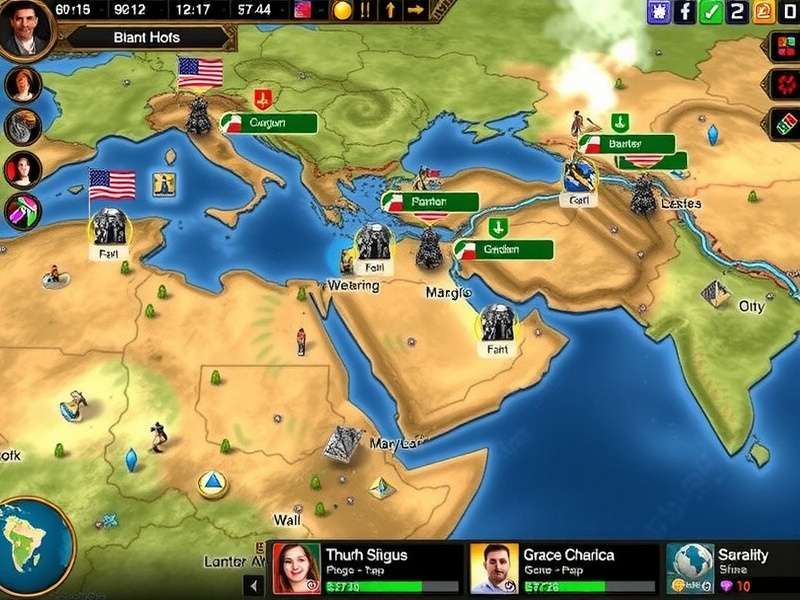Select the red-haired advisor portrait on left
Screen dimensions: 800x600
pos(22,84)
